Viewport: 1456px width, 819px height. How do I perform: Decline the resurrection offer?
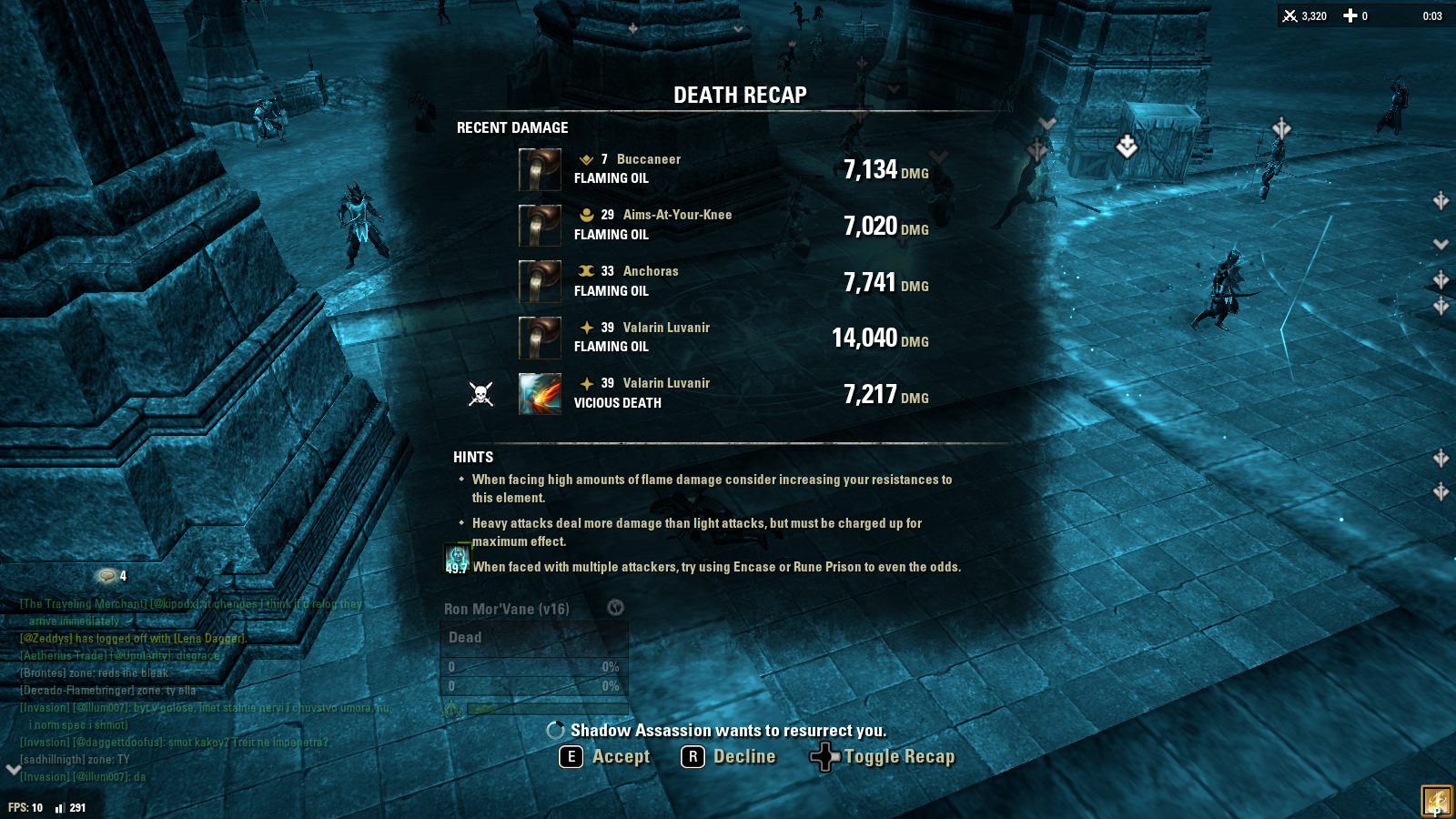tap(729, 756)
